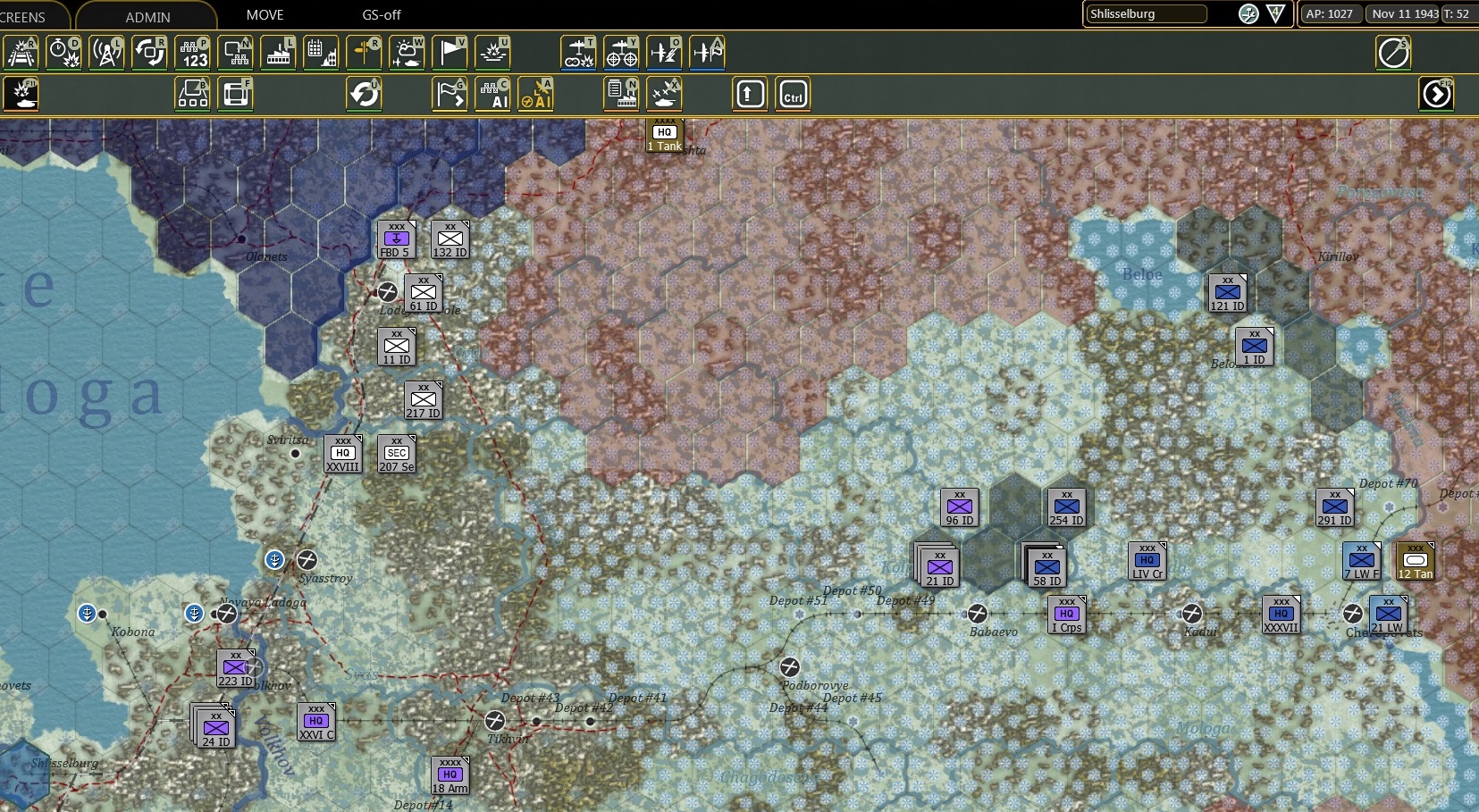Select the factory locations icon
Image resolution: width=1479 pixels, height=812 pixels.
(279, 52)
